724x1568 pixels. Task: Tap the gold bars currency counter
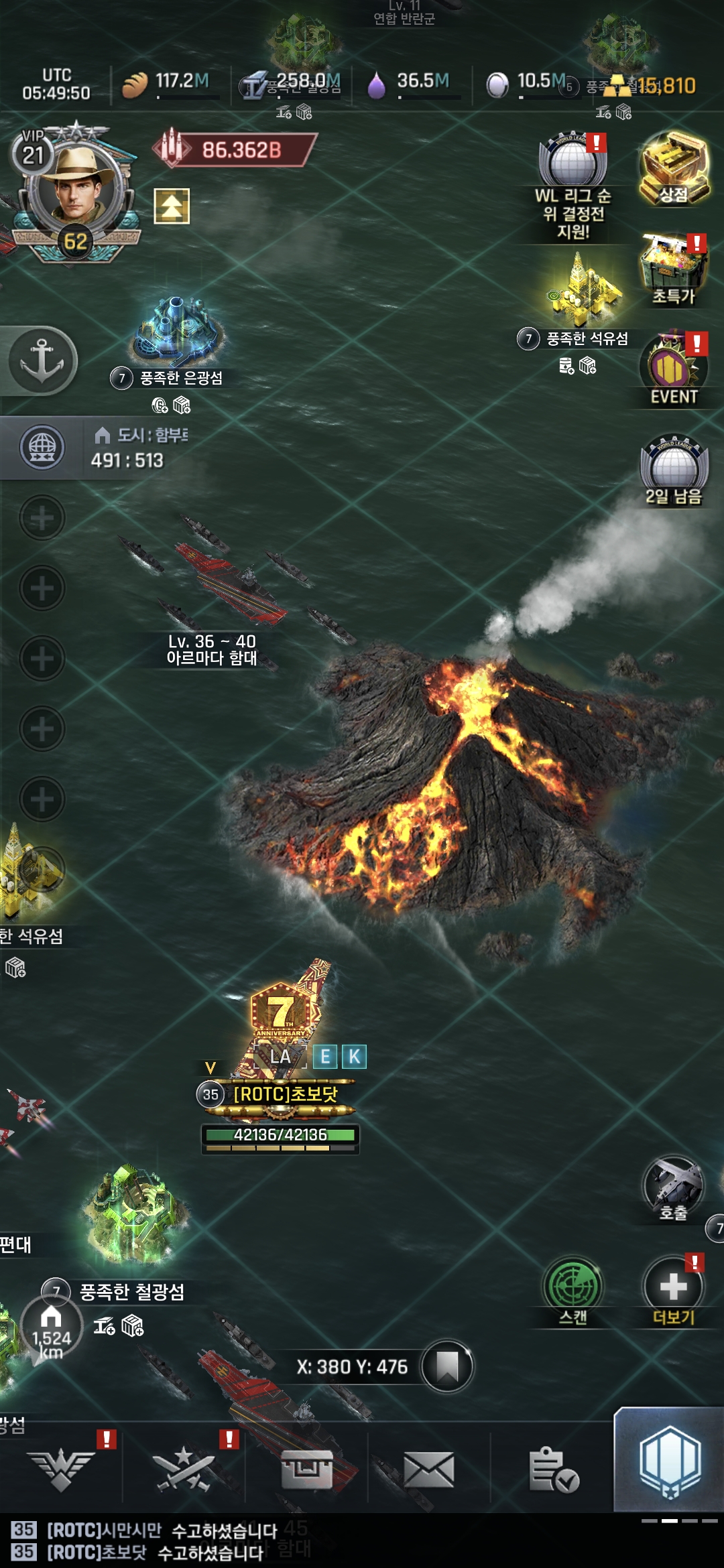point(654,85)
